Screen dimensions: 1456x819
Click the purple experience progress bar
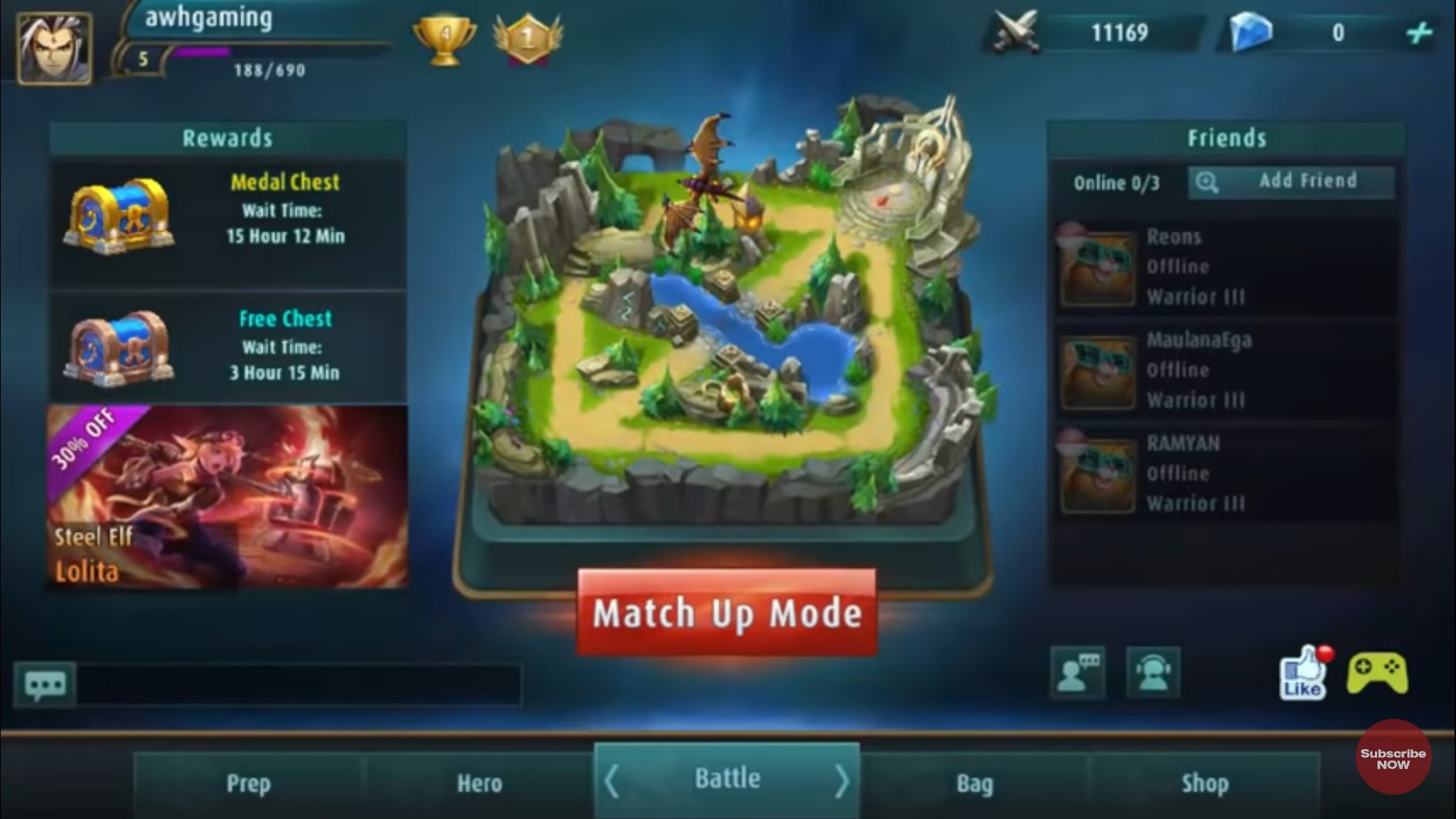tap(203, 53)
